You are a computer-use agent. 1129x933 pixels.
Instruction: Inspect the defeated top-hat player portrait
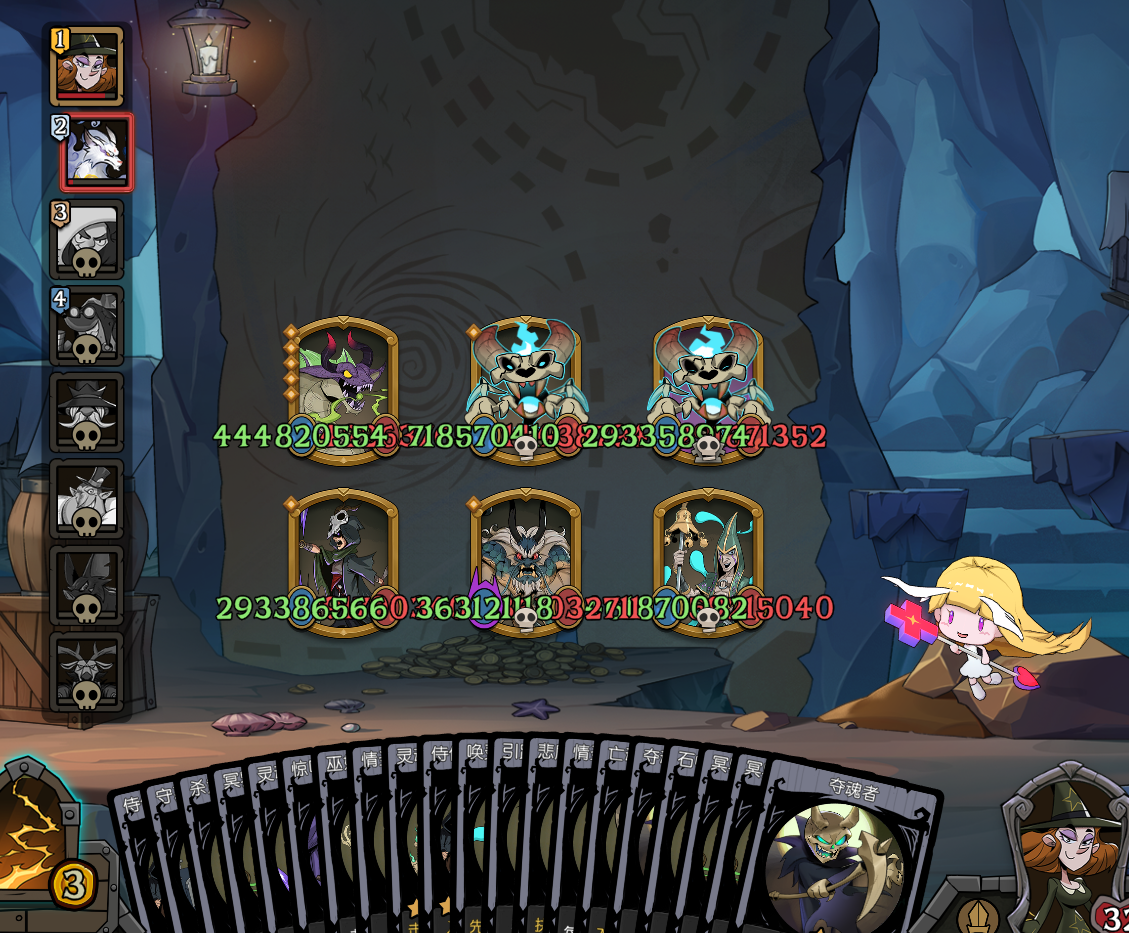click(x=88, y=498)
